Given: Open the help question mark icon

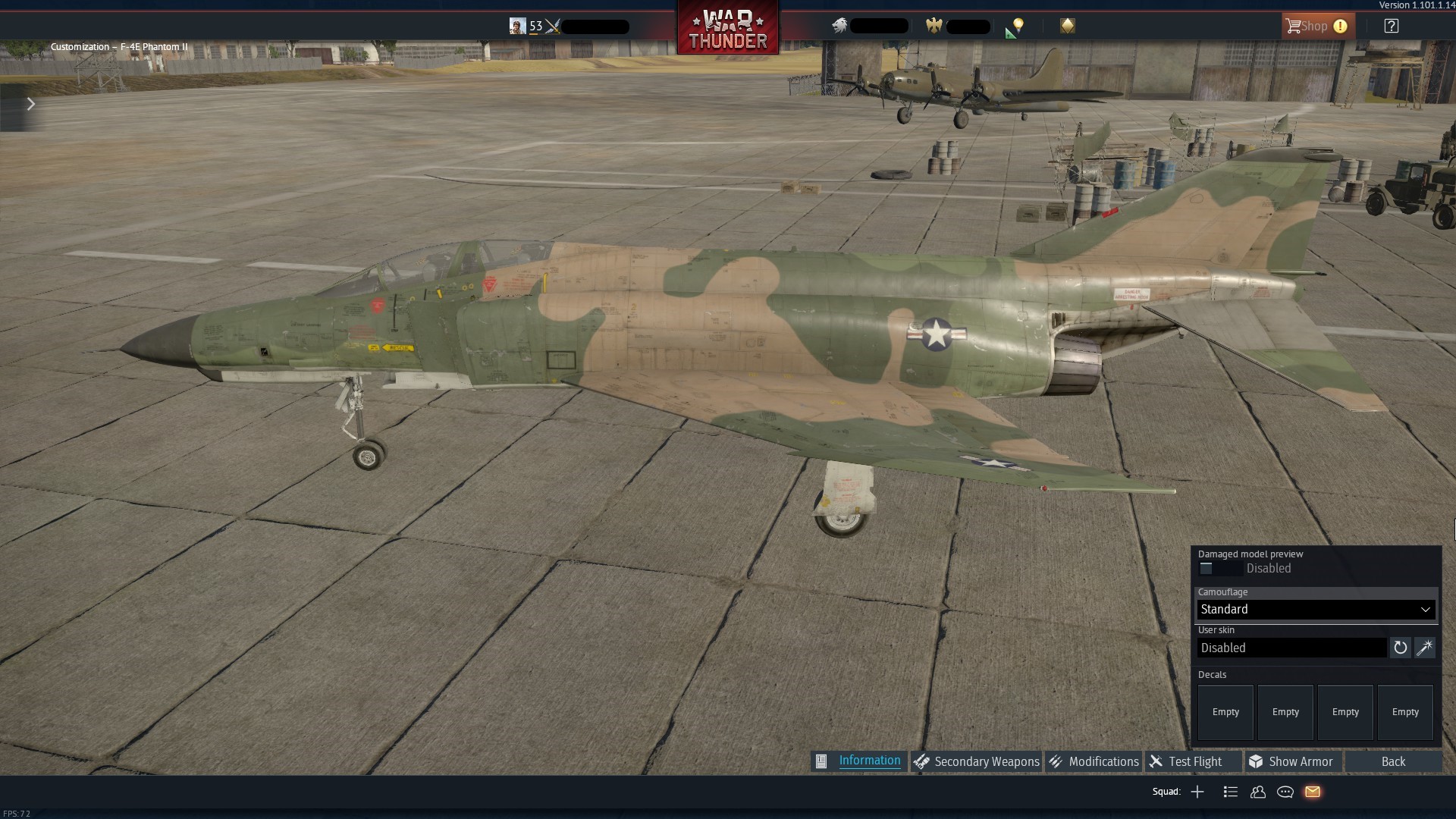Looking at the screenshot, I should coord(1392,26).
